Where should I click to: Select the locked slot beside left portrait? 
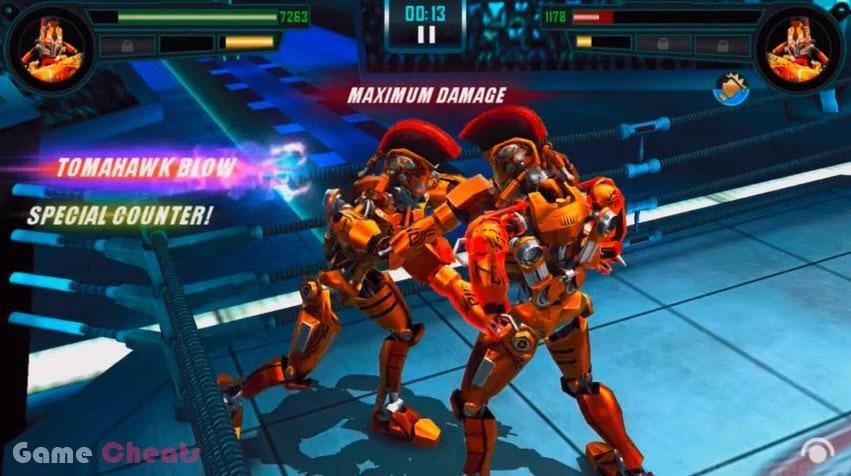[126, 44]
